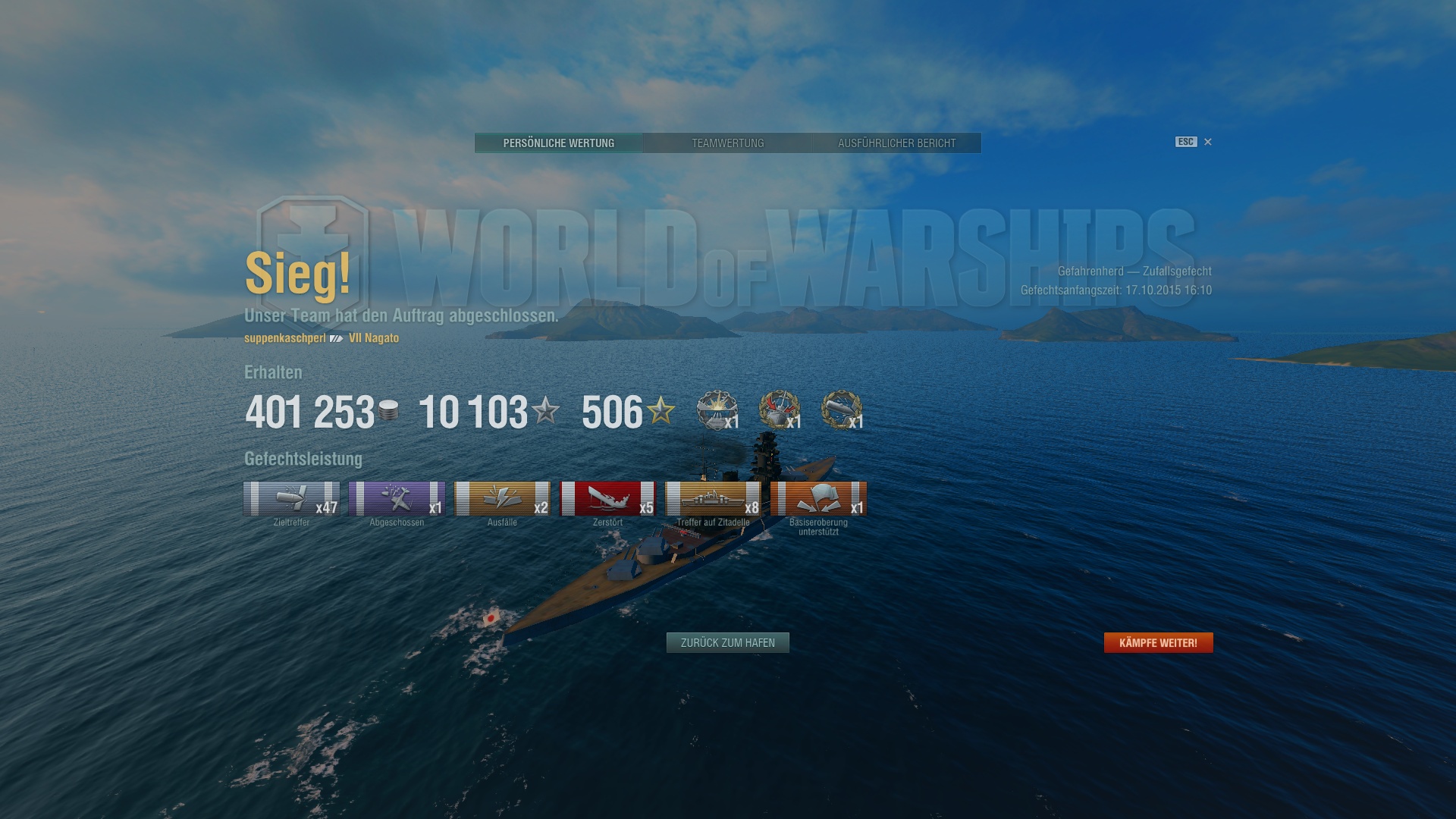
Task: Select the Basiseroberung unterstützt ribbon
Action: [818, 499]
